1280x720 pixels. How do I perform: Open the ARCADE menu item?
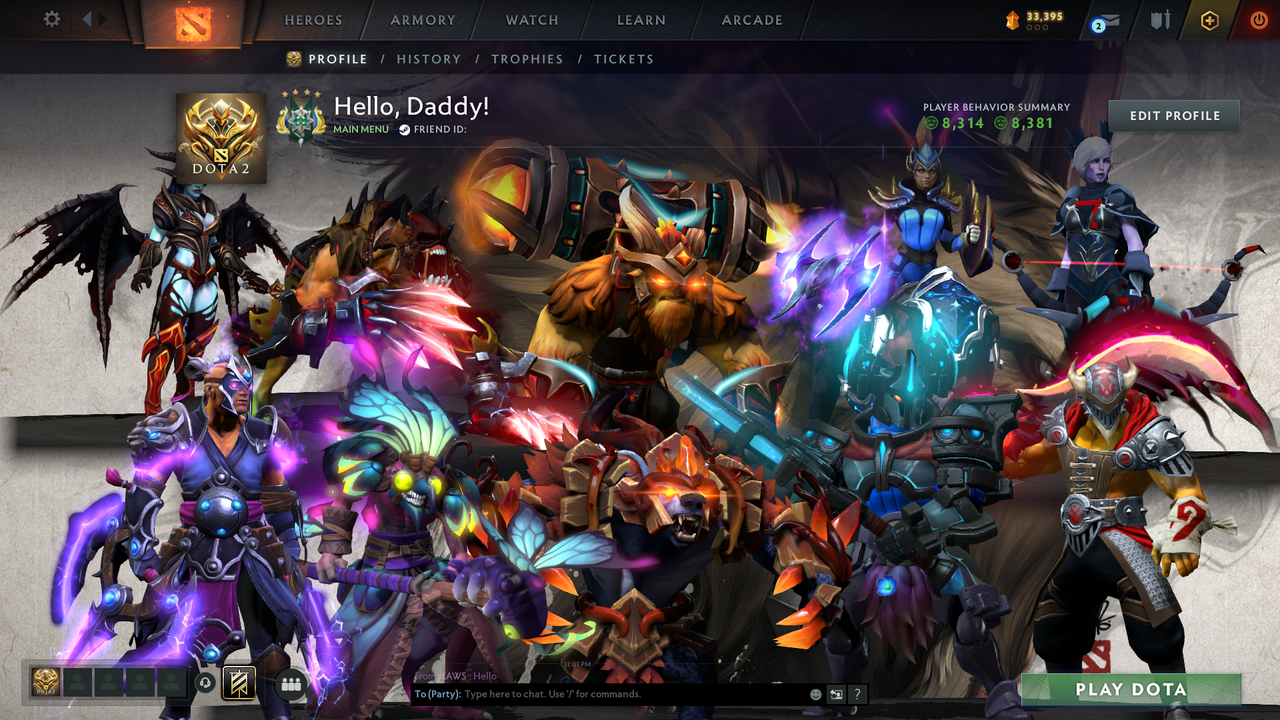point(751,19)
